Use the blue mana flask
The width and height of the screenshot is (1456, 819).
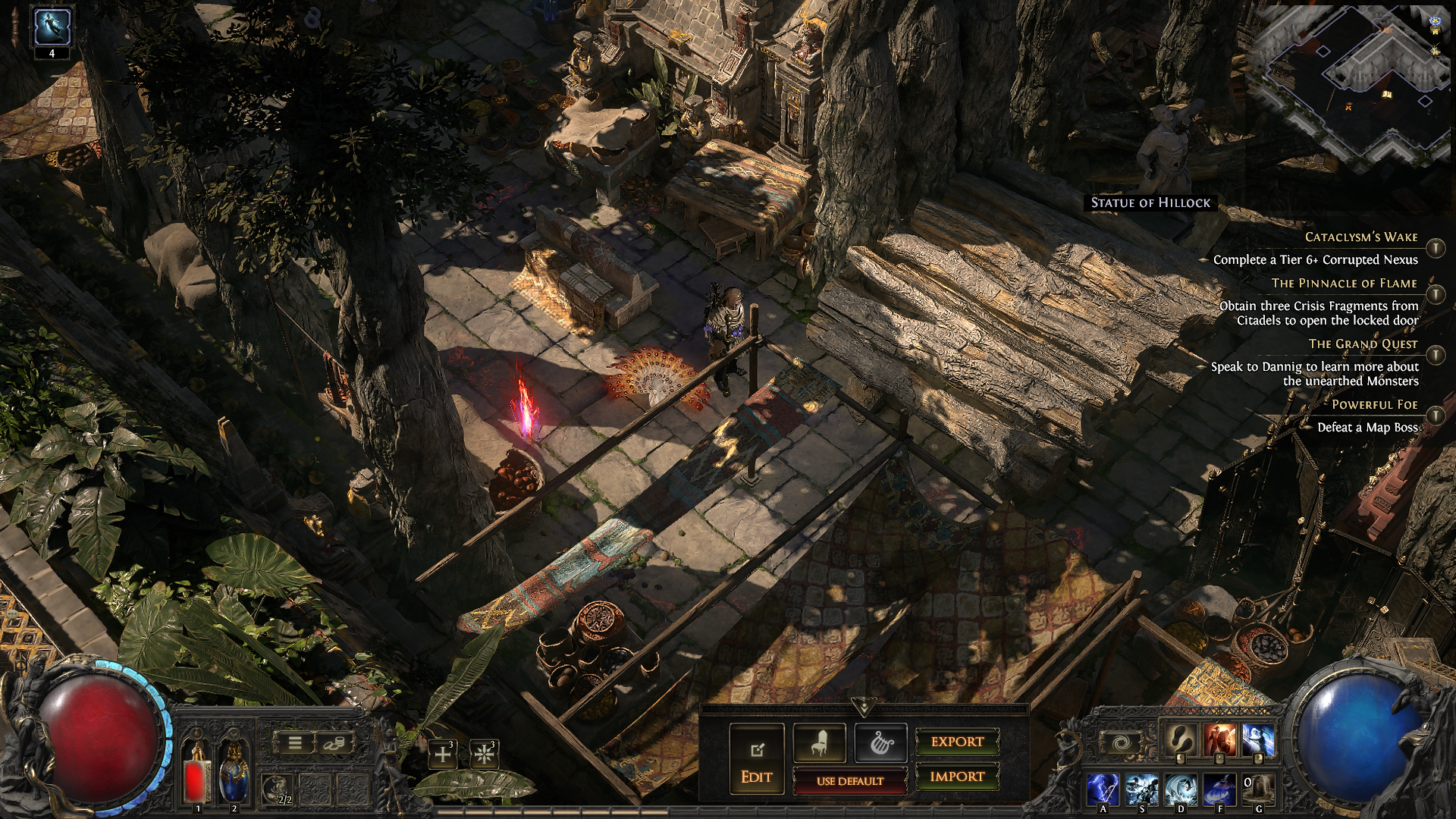point(234,772)
